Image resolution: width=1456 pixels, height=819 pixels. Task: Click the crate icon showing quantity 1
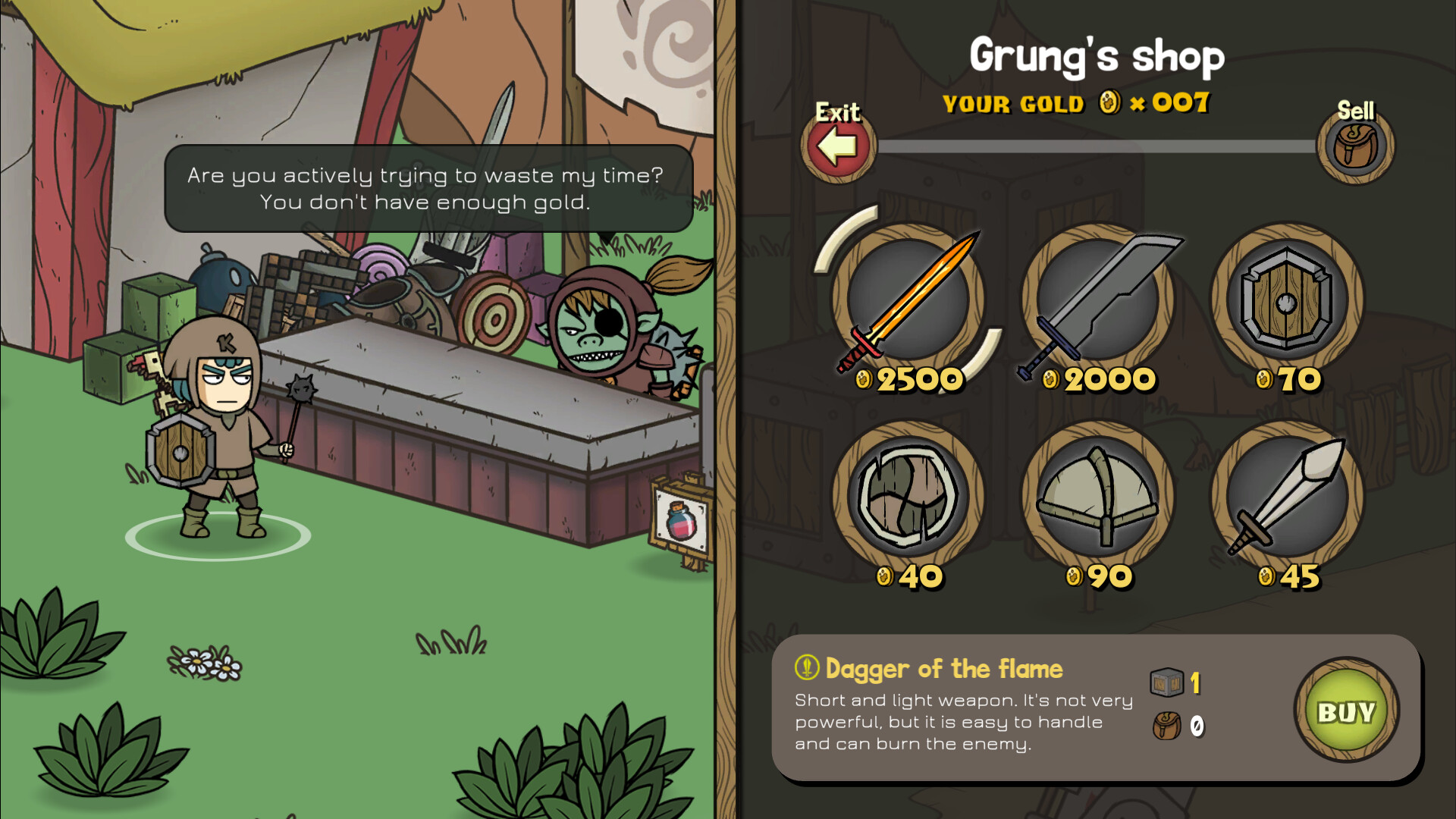[1165, 681]
